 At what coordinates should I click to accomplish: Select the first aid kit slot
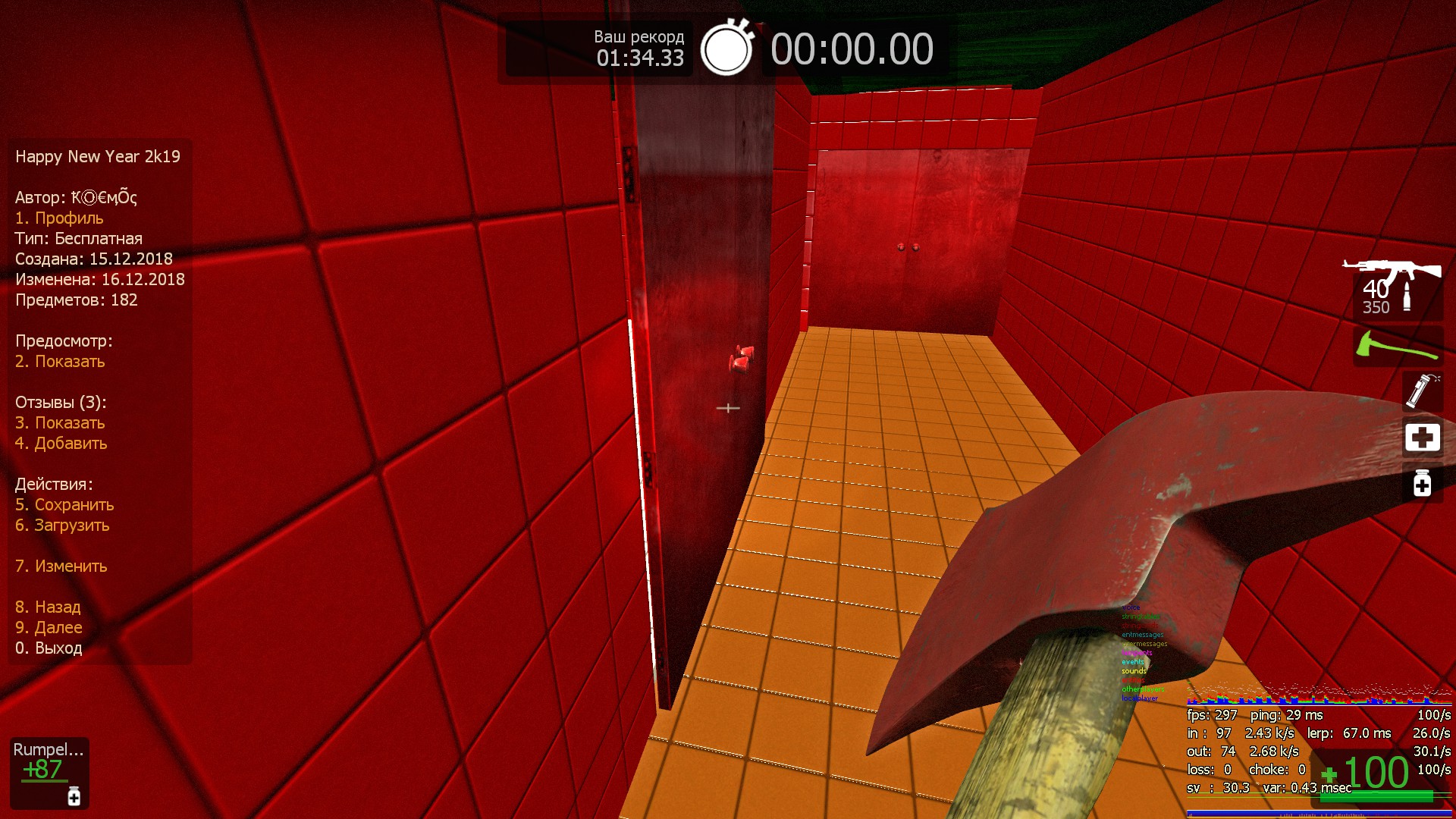point(1422,438)
